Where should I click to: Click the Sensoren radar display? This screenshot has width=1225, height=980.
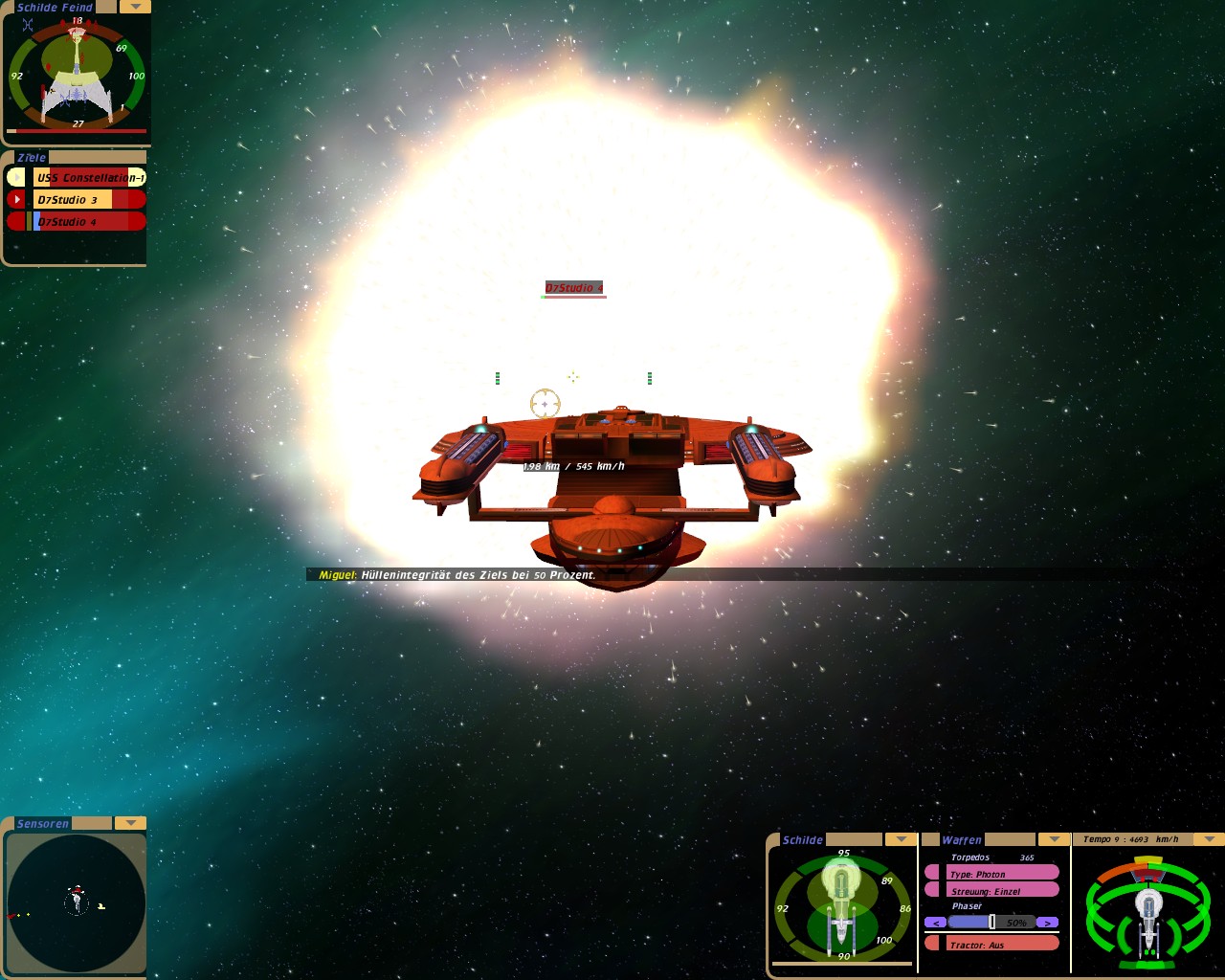click(x=76, y=902)
